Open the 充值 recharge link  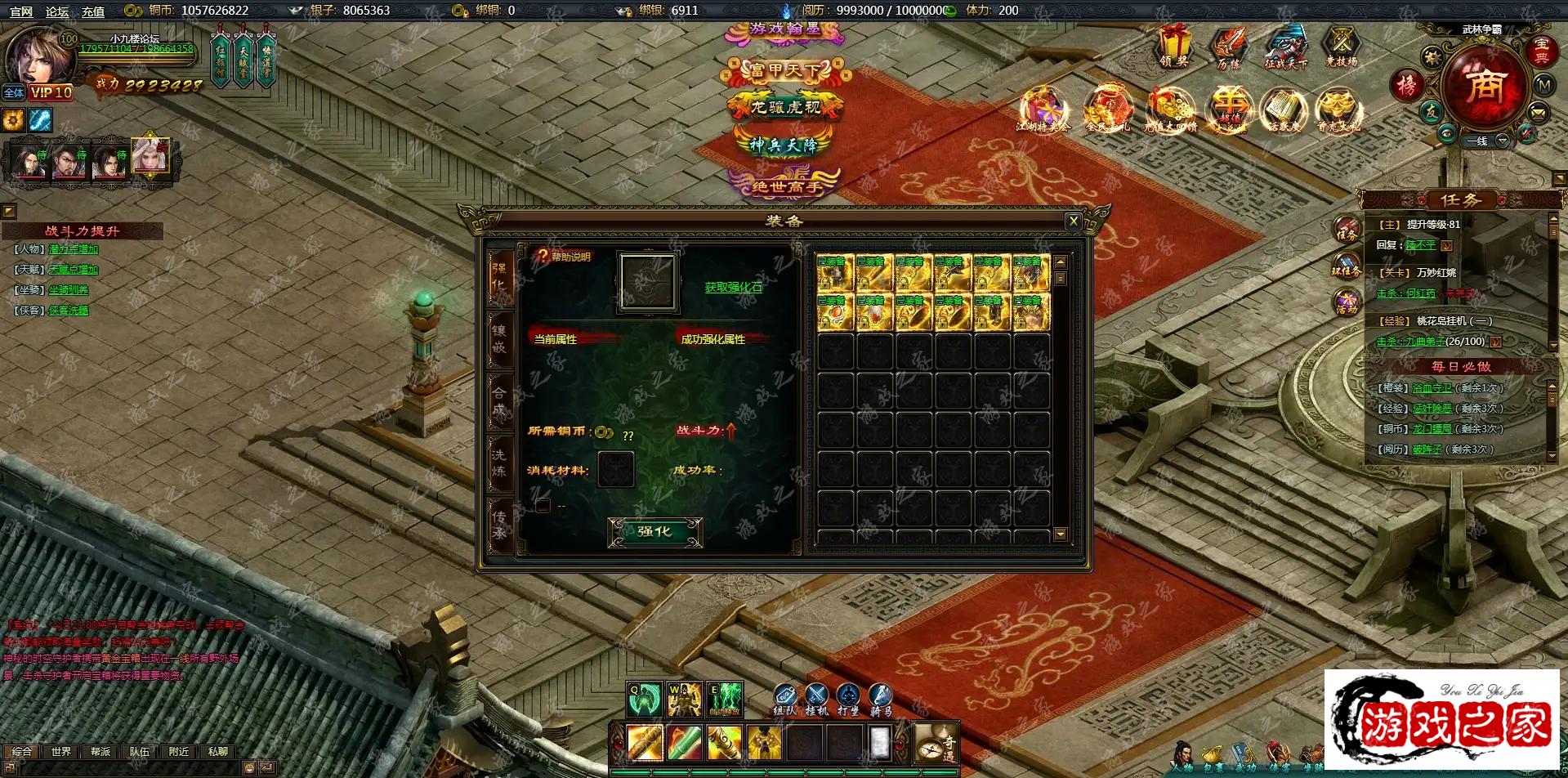click(x=93, y=11)
